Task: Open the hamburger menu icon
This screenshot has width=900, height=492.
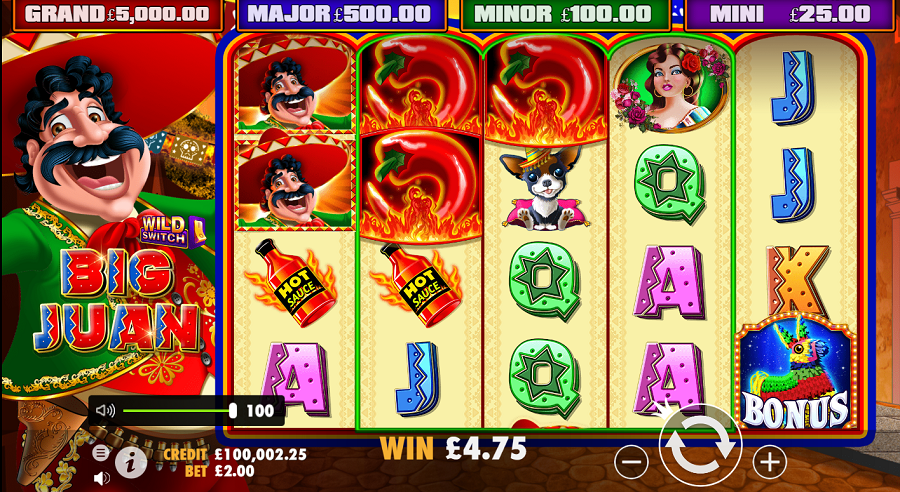Action: tap(101, 452)
